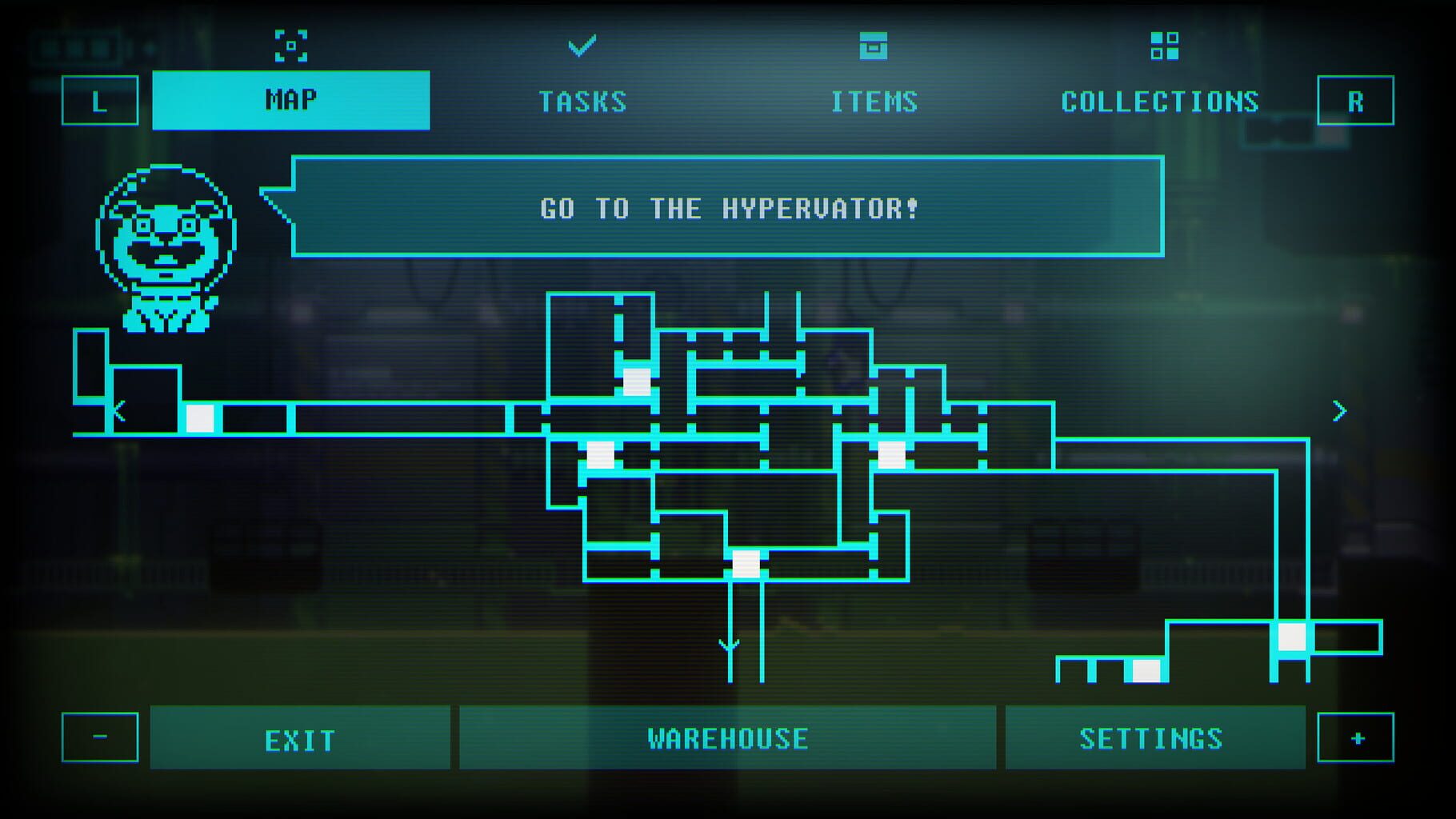The width and height of the screenshot is (1456, 819).
Task: Switch to the TASKS tab
Action: tap(584, 102)
